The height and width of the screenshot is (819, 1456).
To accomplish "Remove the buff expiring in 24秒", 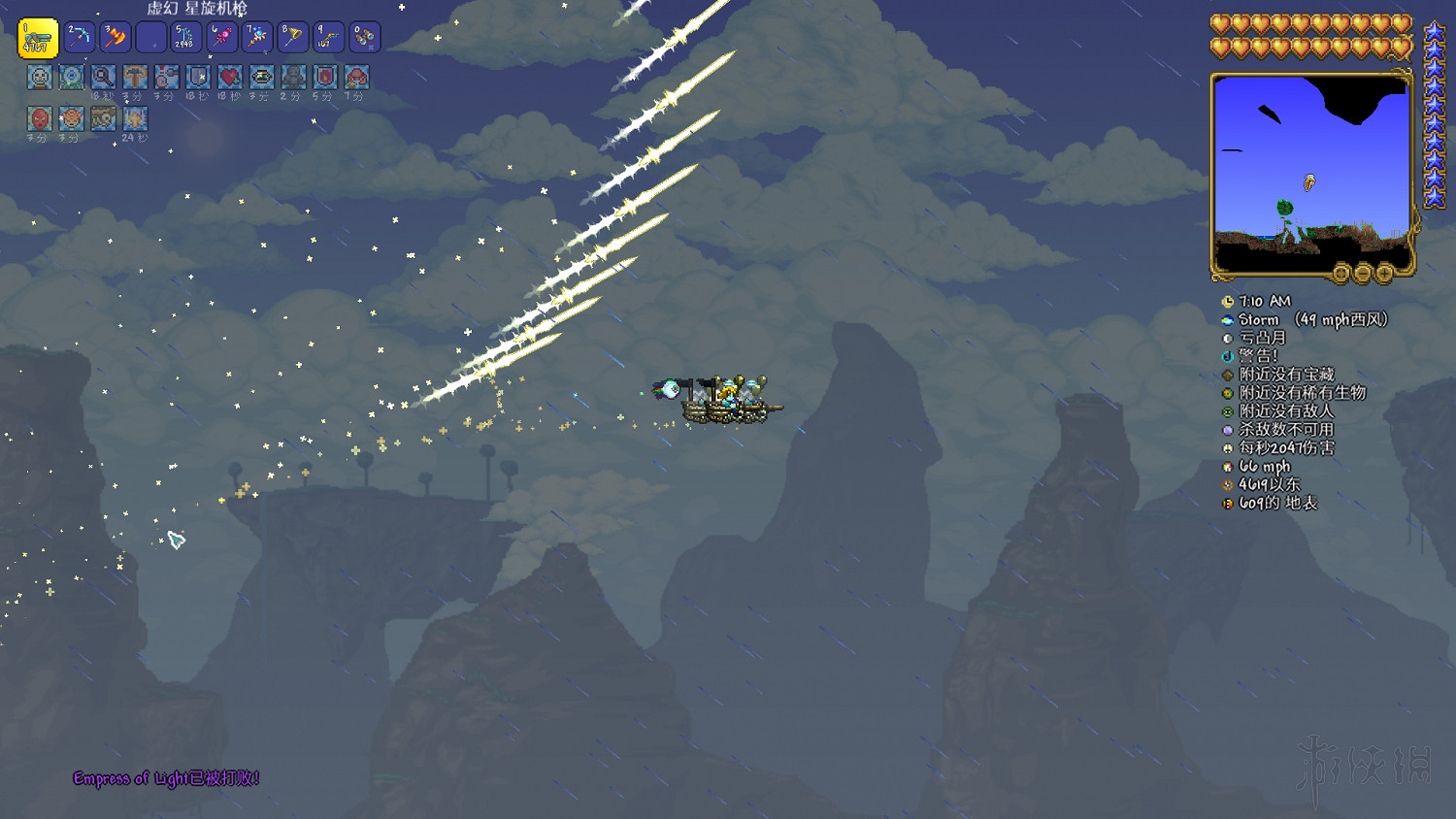I will [x=134, y=118].
